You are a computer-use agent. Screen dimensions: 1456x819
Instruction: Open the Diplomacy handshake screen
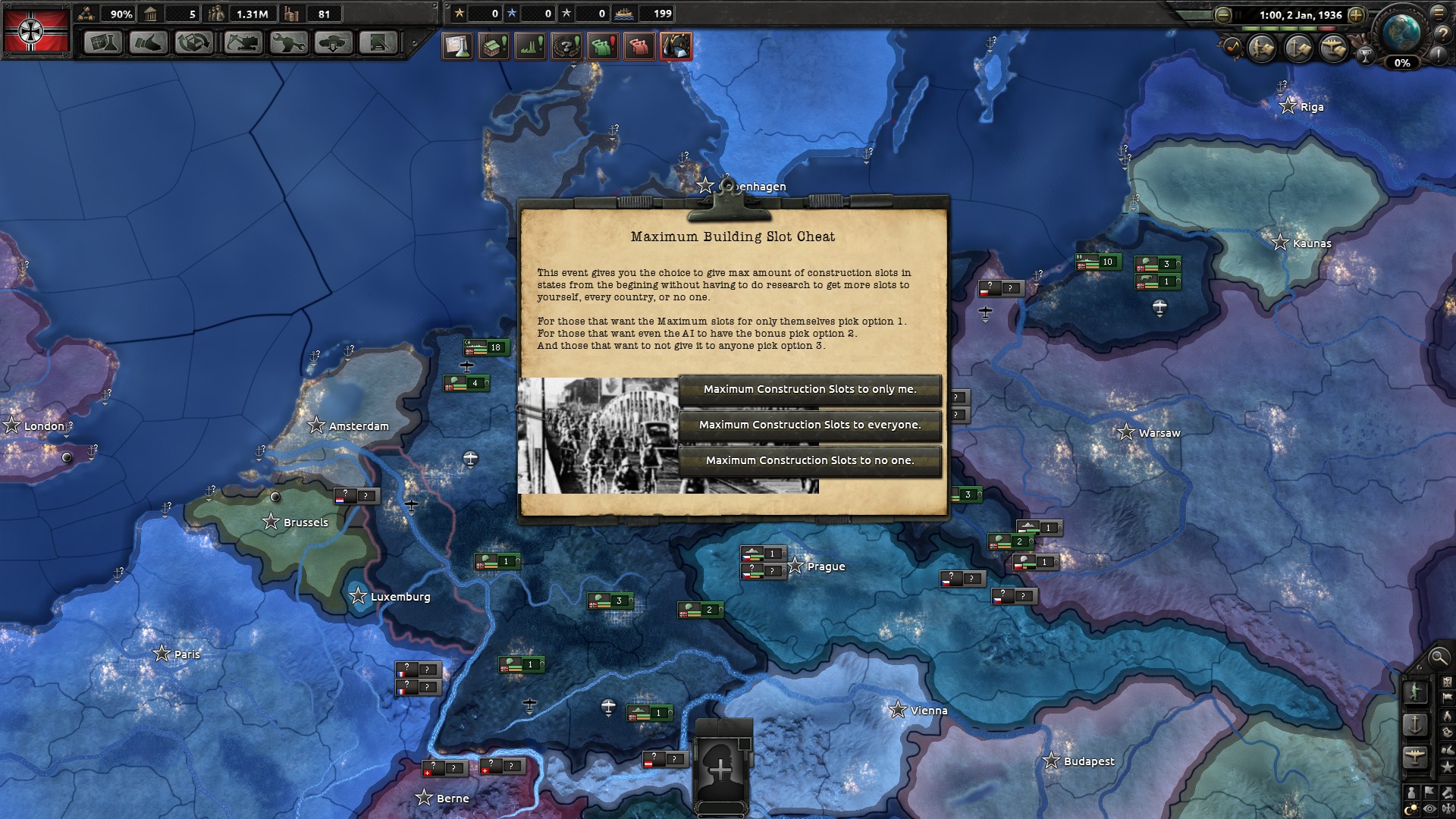(149, 43)
